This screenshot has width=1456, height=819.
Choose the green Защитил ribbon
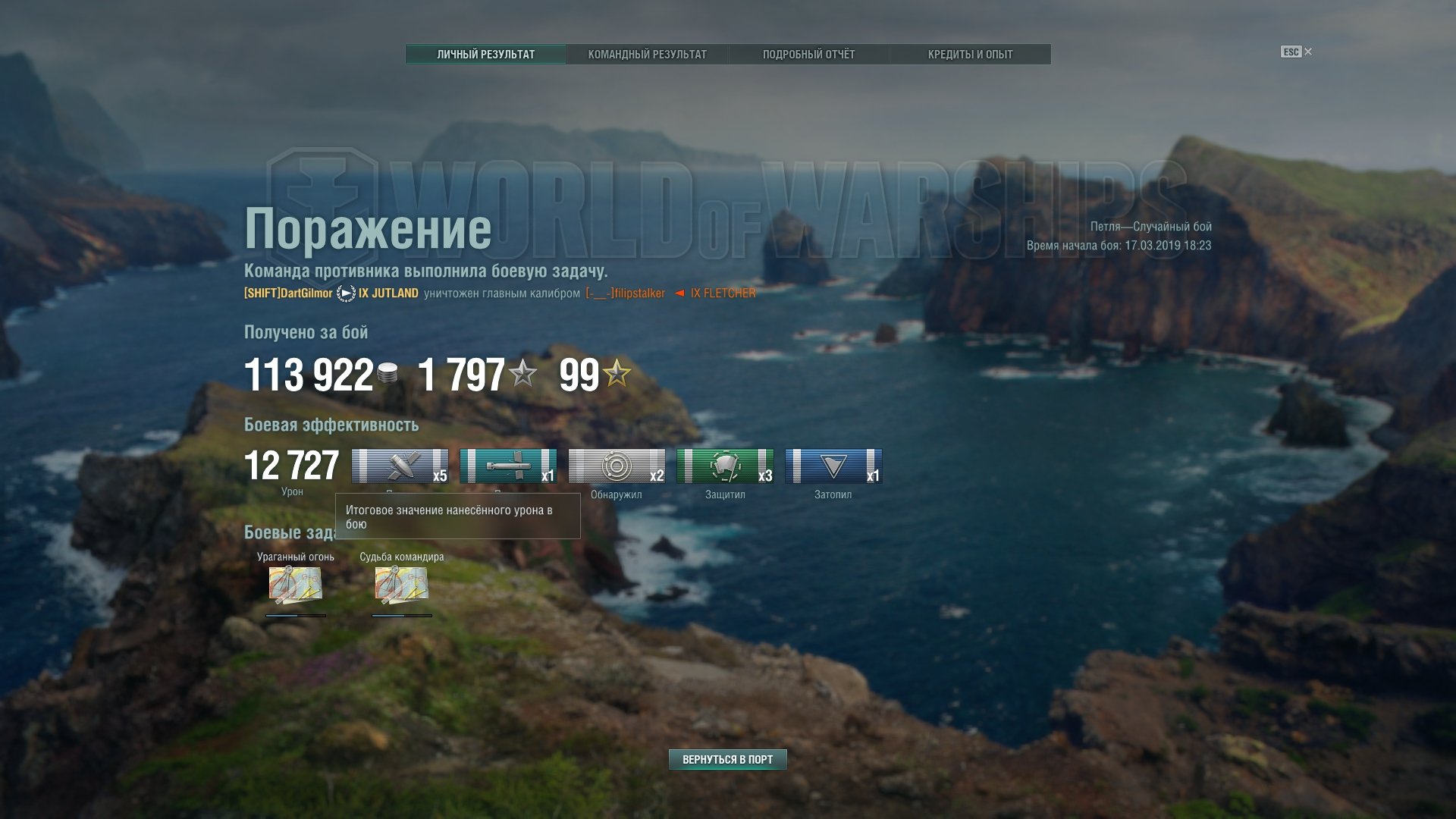coord(725,466)
